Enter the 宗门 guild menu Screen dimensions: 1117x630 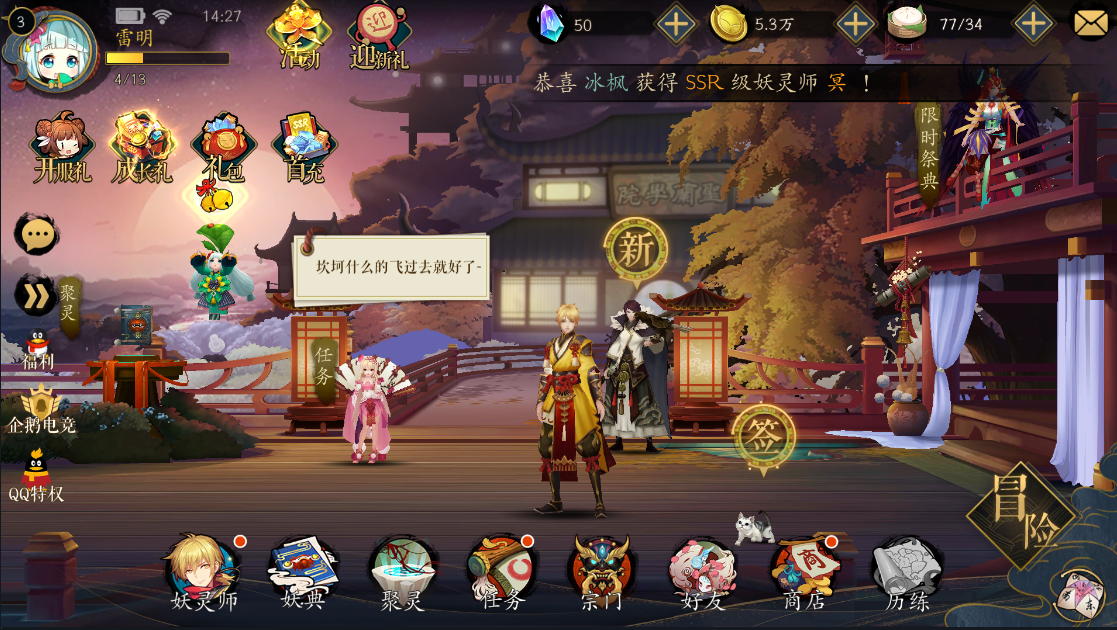pos(601,571)
